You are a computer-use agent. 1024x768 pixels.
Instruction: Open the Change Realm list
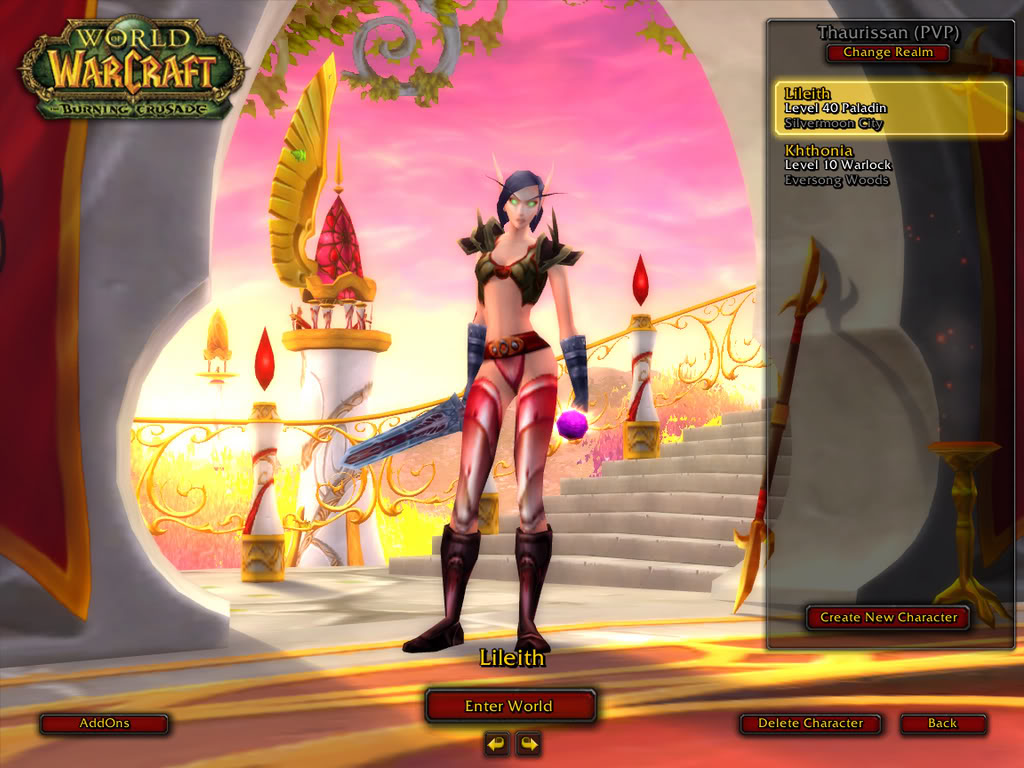(x=888, y=52)
